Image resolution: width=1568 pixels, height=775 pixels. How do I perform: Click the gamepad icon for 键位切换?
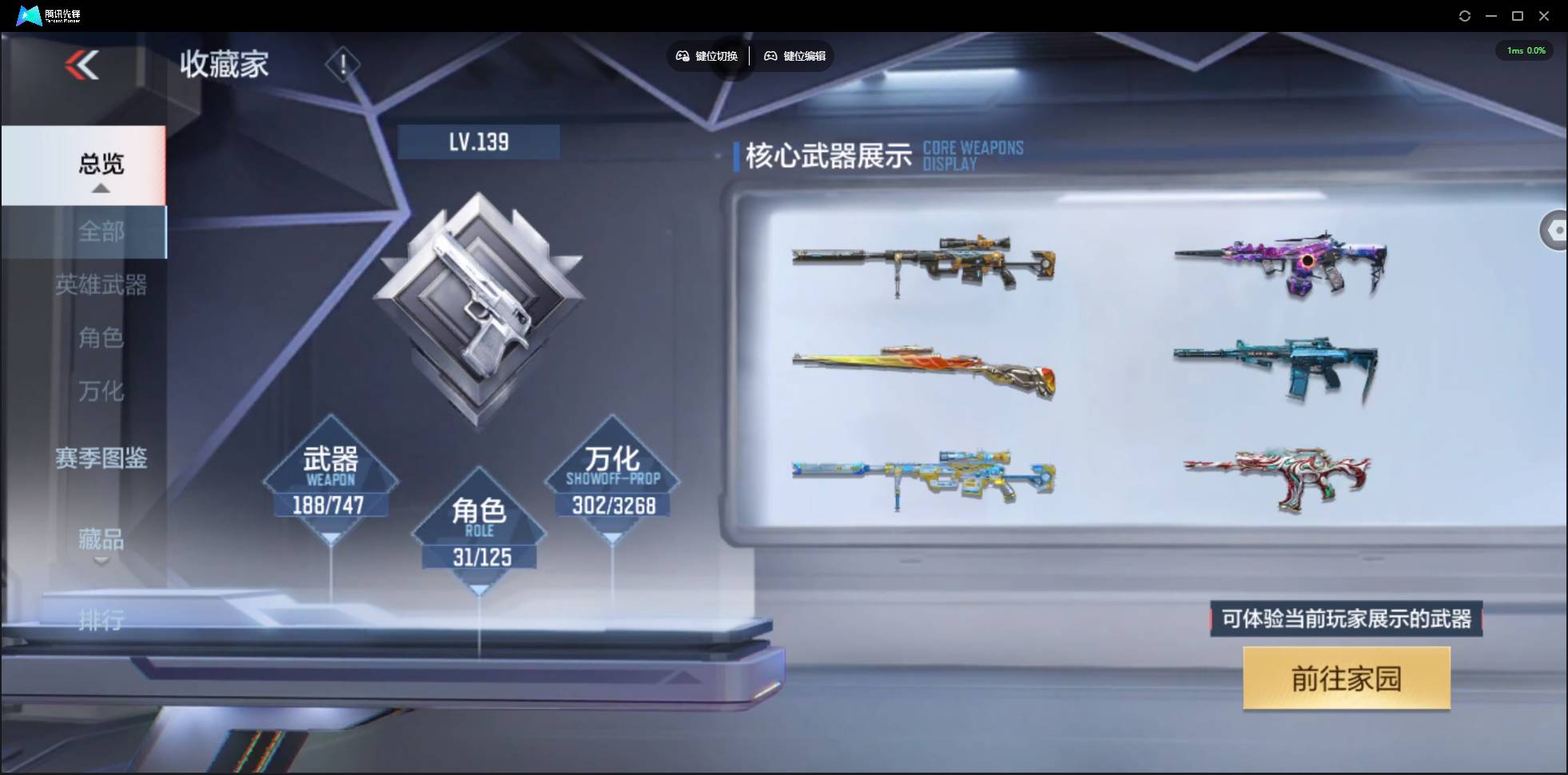pos(683,56)
